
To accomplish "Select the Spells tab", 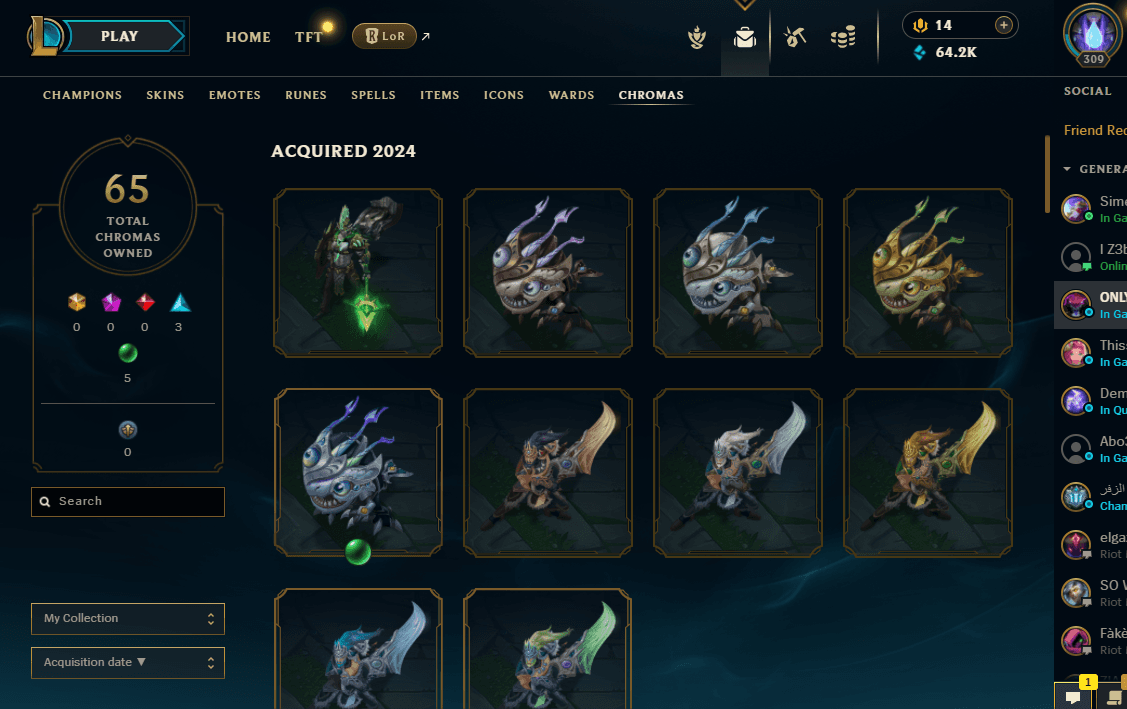I will click(x=373, y=95).
